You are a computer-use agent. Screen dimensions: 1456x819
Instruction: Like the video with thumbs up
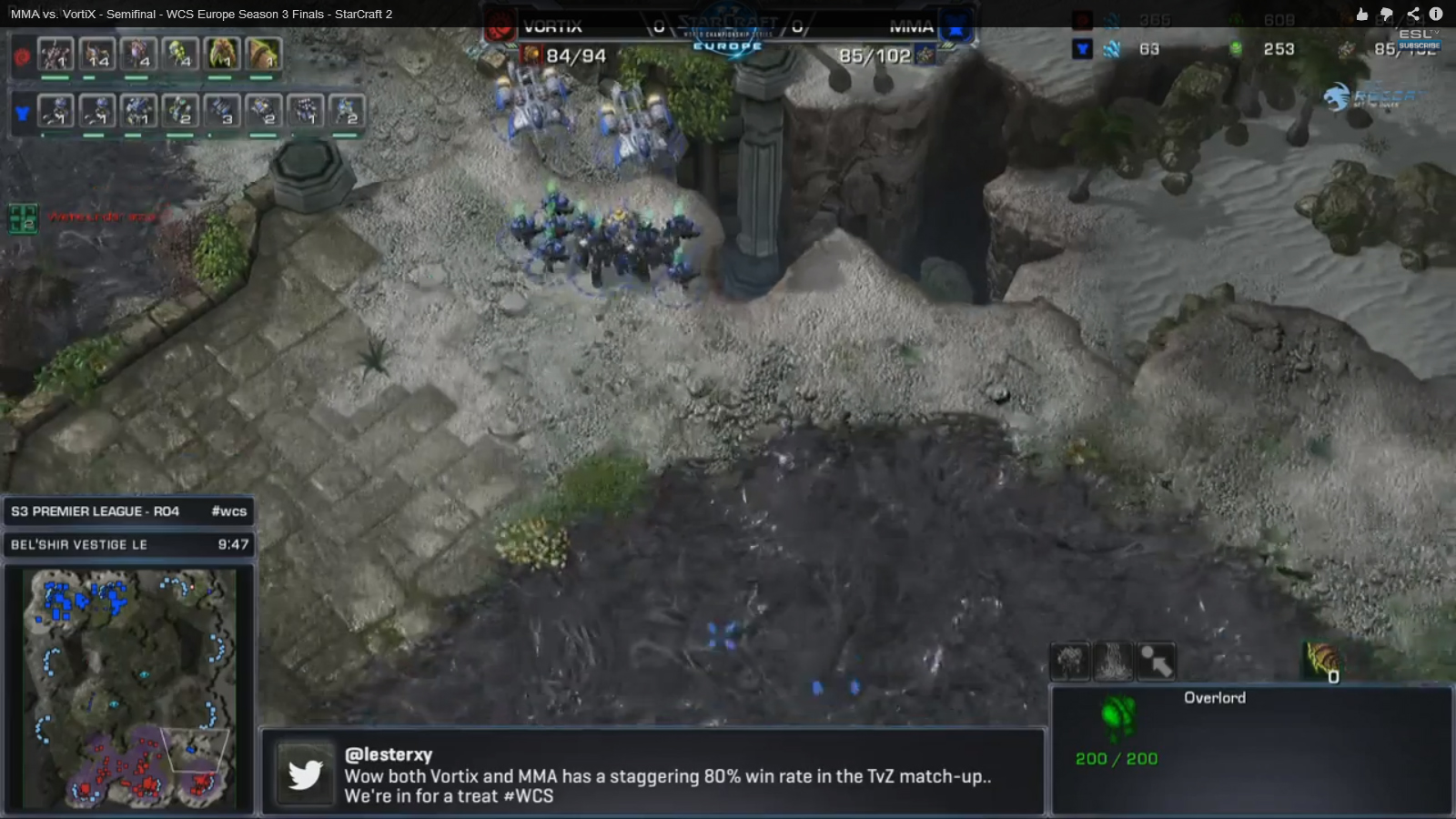pyautogui.click(x=1361, y=14)
